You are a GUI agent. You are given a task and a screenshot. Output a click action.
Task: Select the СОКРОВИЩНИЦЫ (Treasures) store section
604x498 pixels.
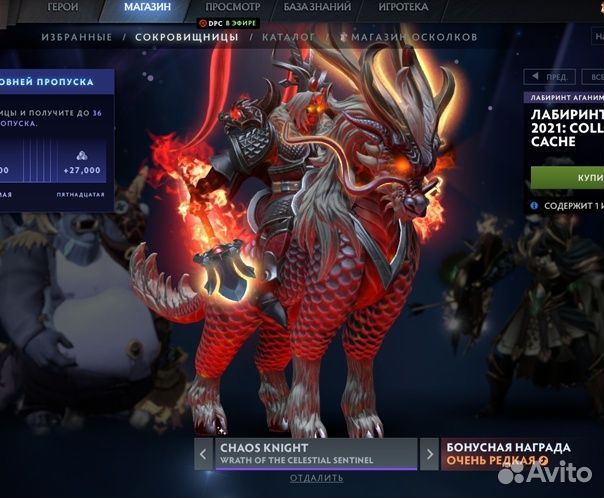[186, 38]
